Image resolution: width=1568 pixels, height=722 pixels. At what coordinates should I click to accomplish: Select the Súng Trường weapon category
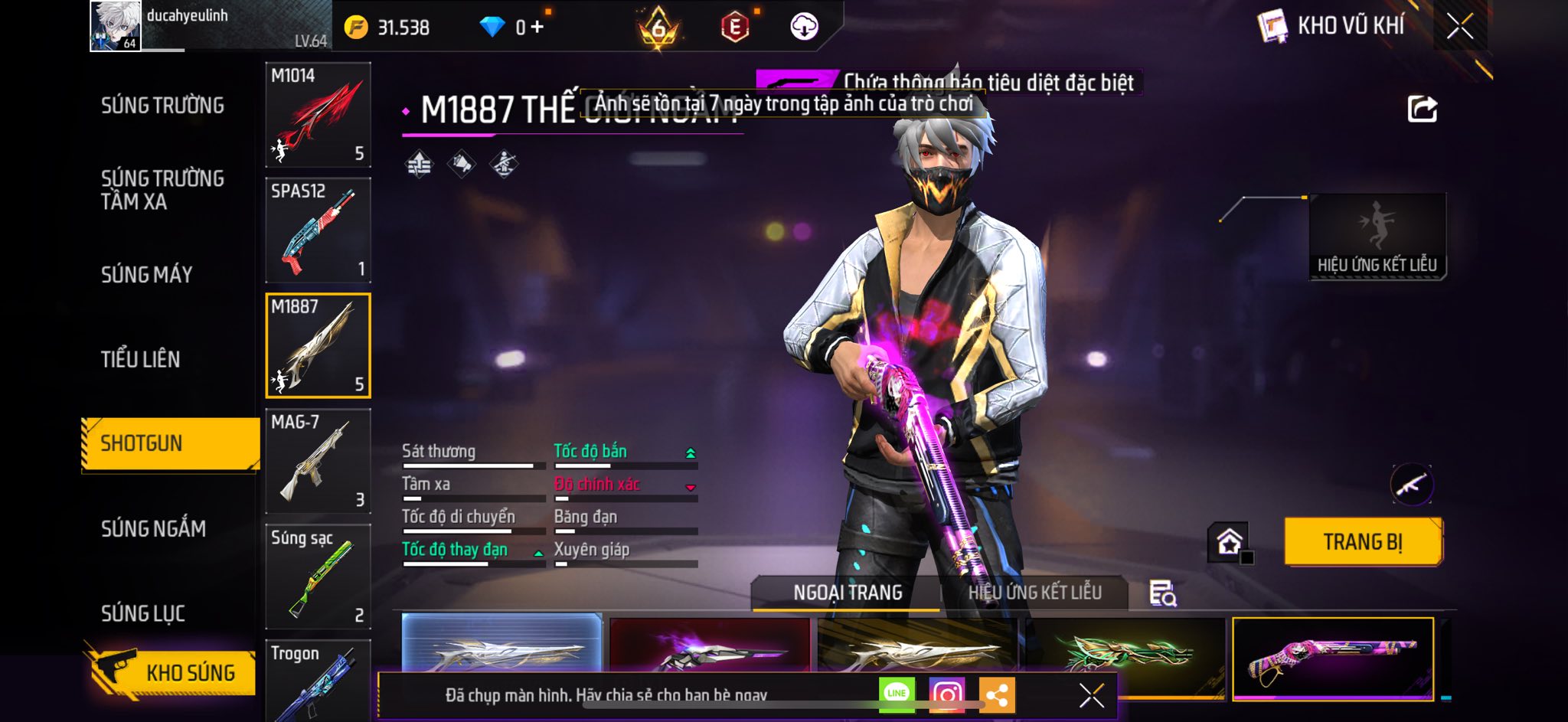click(162, 106)
